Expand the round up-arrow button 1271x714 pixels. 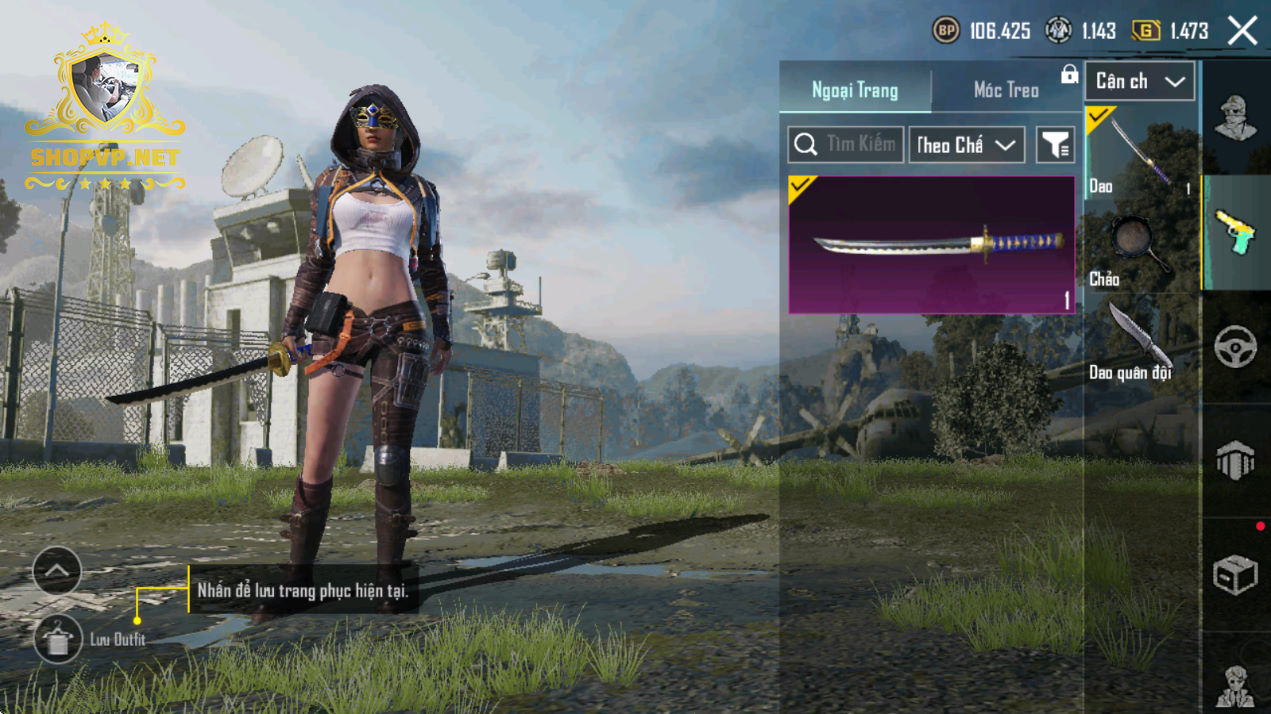click(57, 571)
